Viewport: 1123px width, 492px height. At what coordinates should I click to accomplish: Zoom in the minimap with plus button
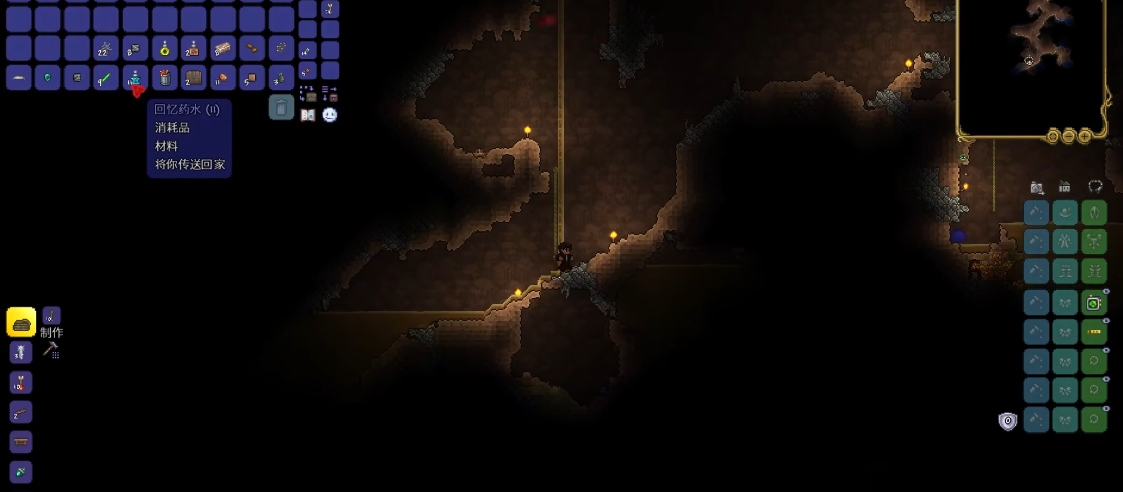pos(1085,136)
